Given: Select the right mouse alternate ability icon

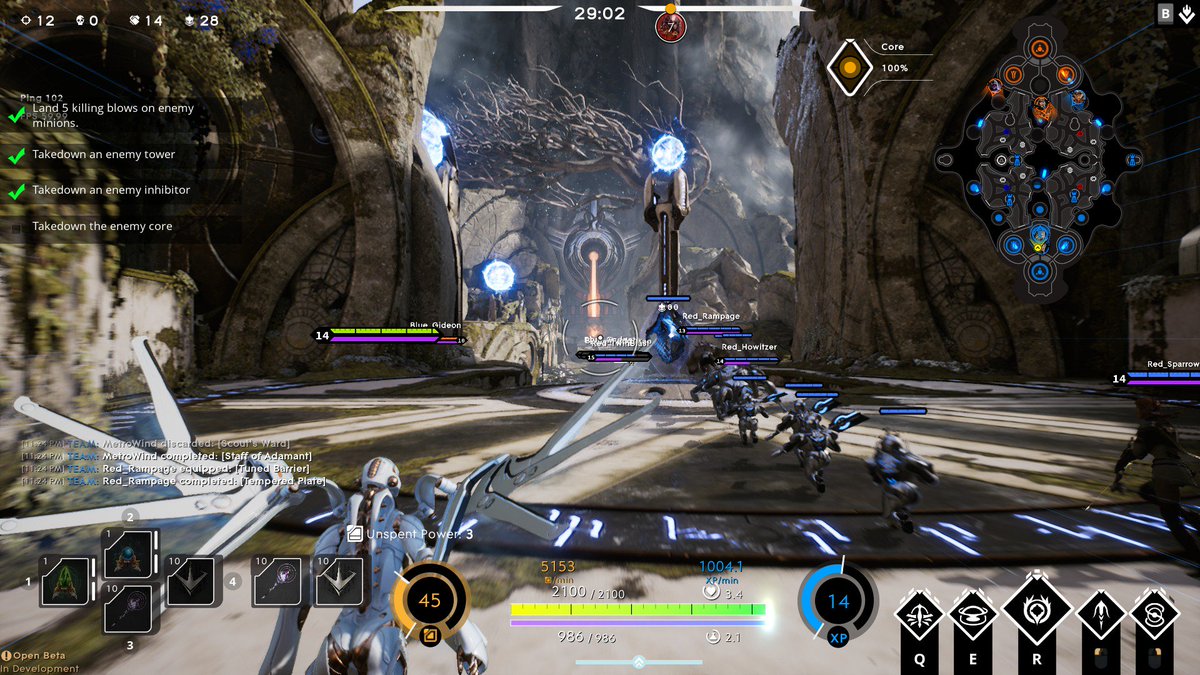Looking at the screenshot, I should 1155,615.
